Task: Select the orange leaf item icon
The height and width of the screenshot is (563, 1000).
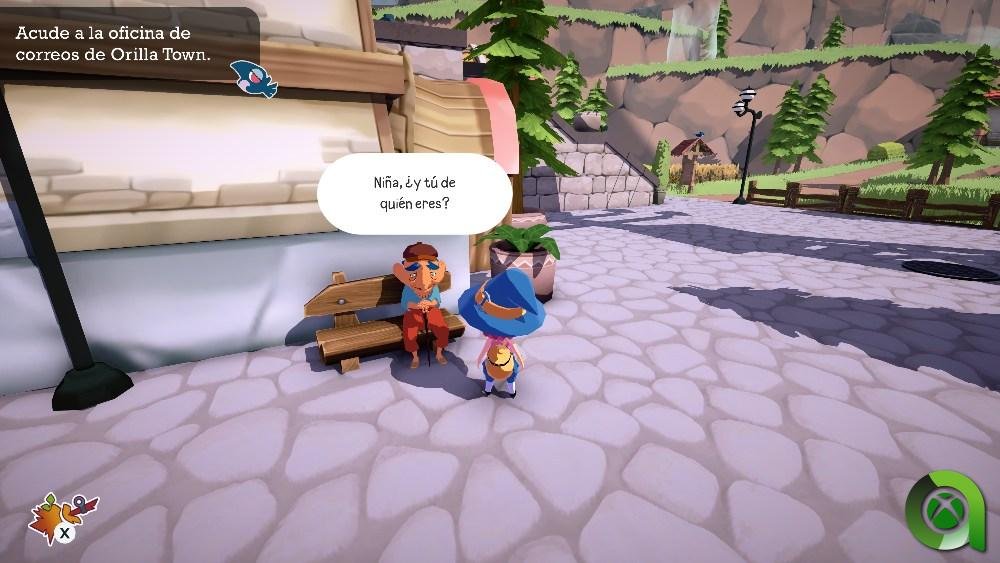Action: (x=47, y=513)
